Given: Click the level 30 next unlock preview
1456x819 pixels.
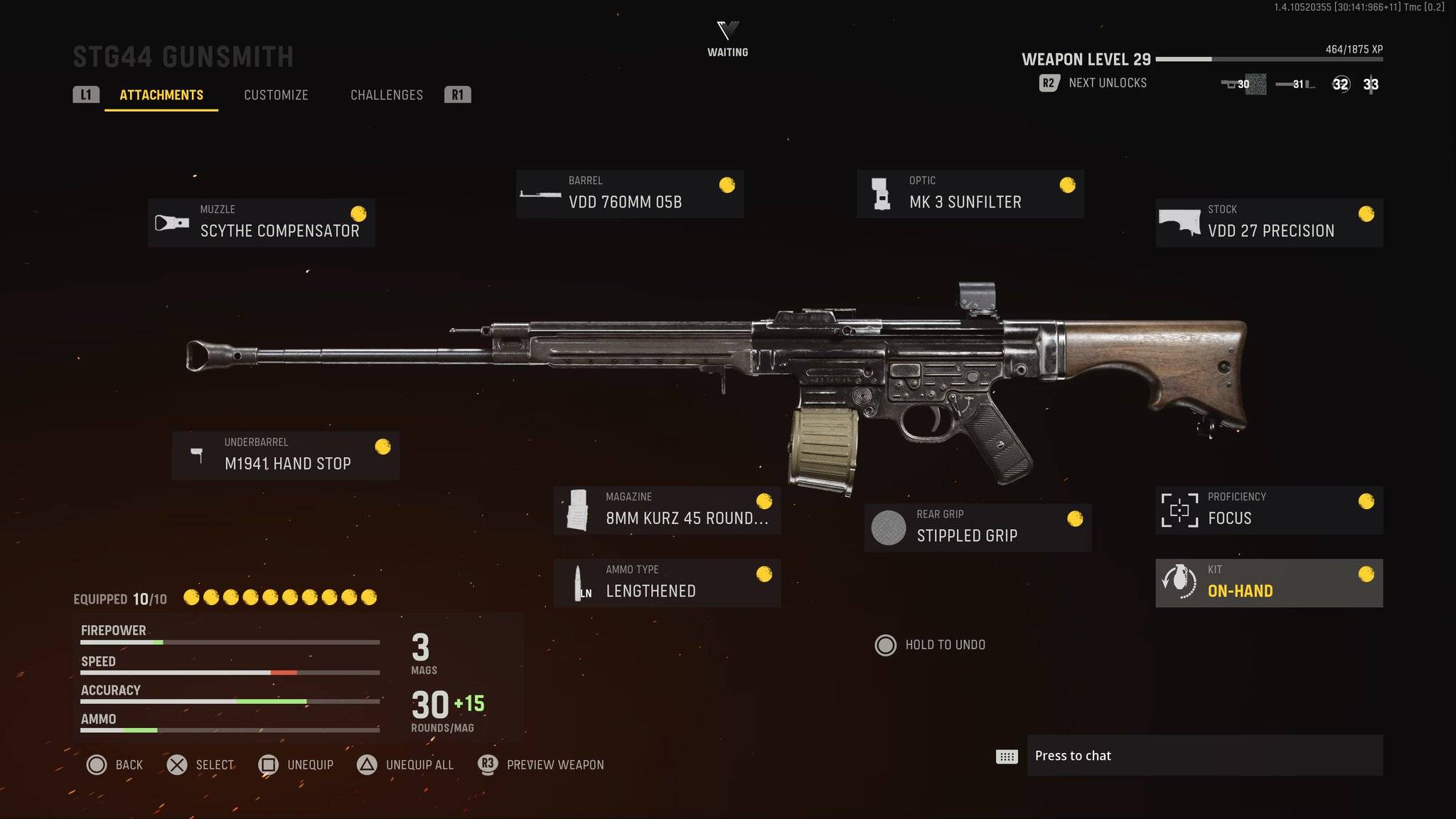Looking at the screenshot, I should click(1243, 84).
